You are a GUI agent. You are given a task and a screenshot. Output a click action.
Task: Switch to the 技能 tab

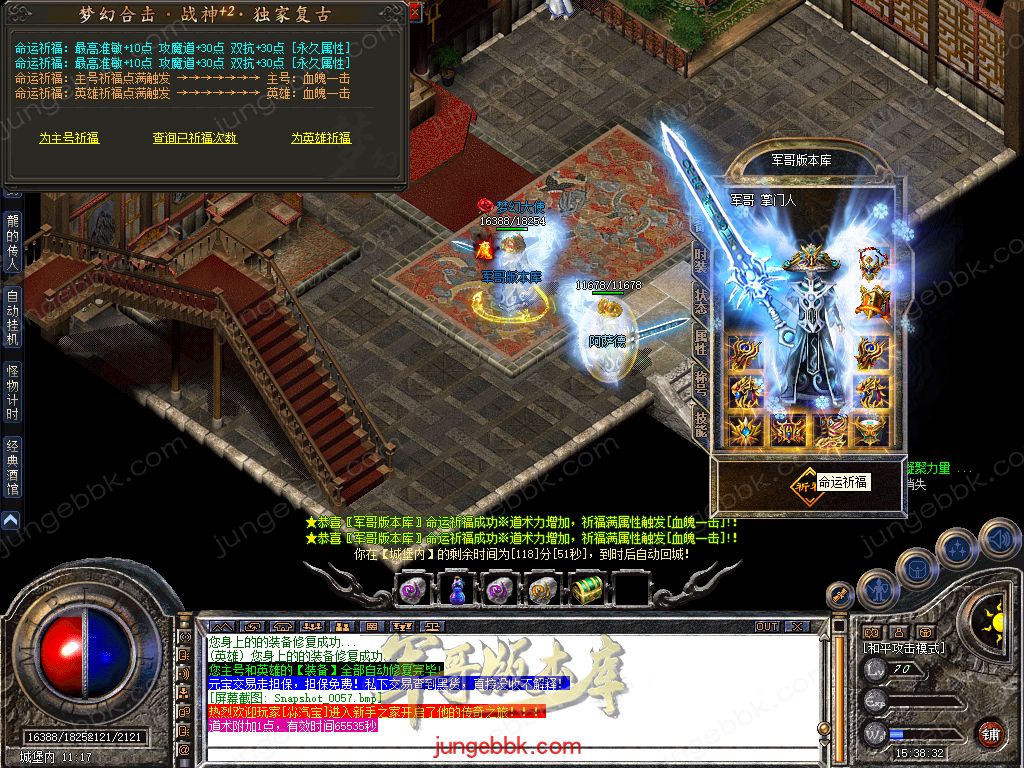[701, 425]
